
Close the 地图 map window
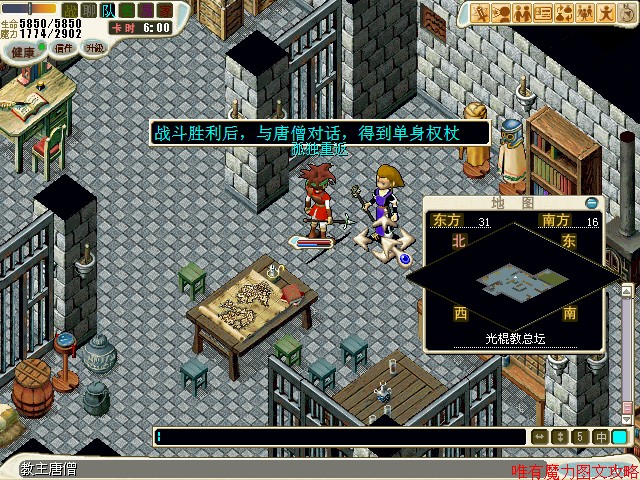[x=591, y=203]
